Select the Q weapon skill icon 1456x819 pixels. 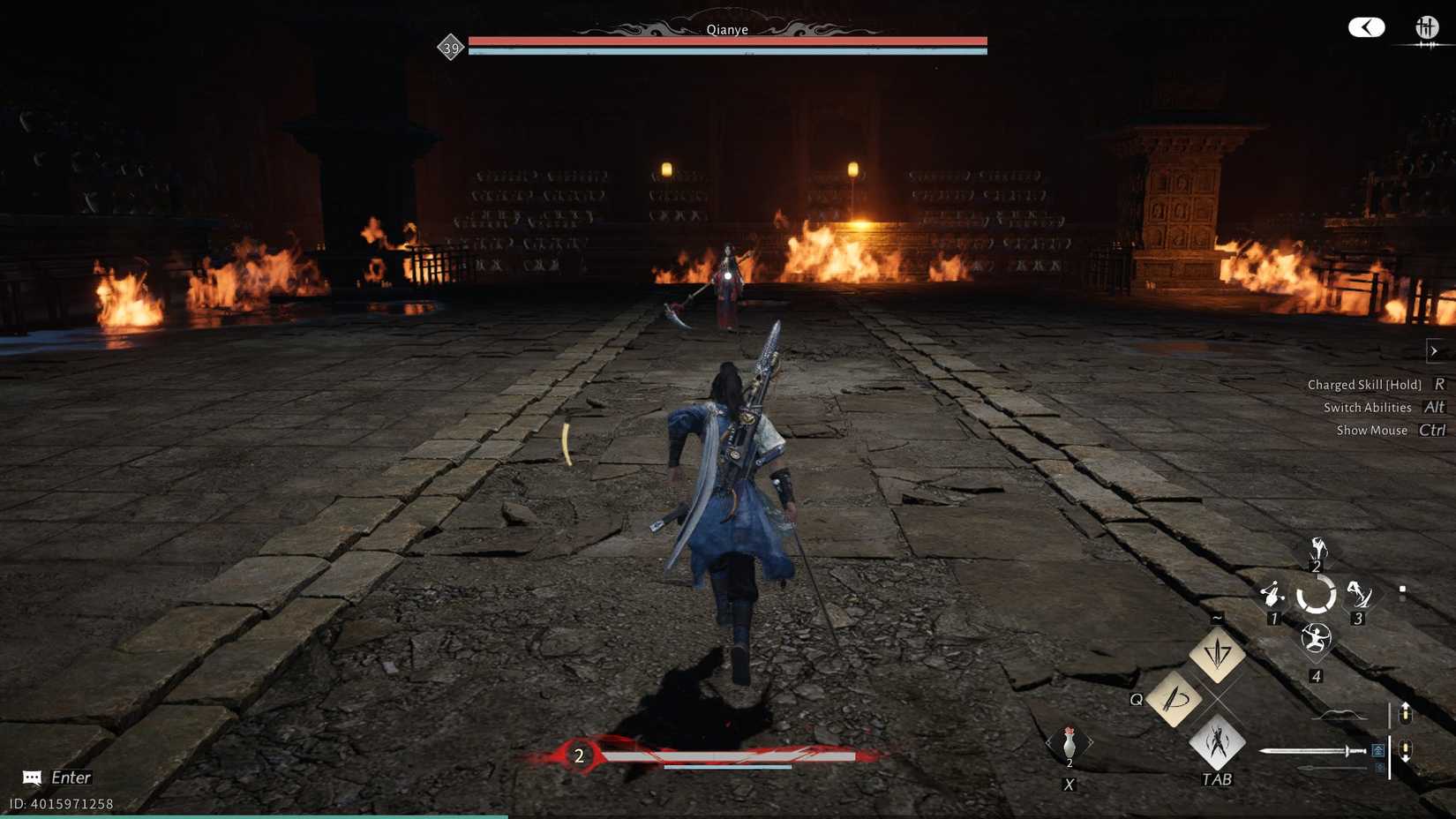click(1174, 699)
